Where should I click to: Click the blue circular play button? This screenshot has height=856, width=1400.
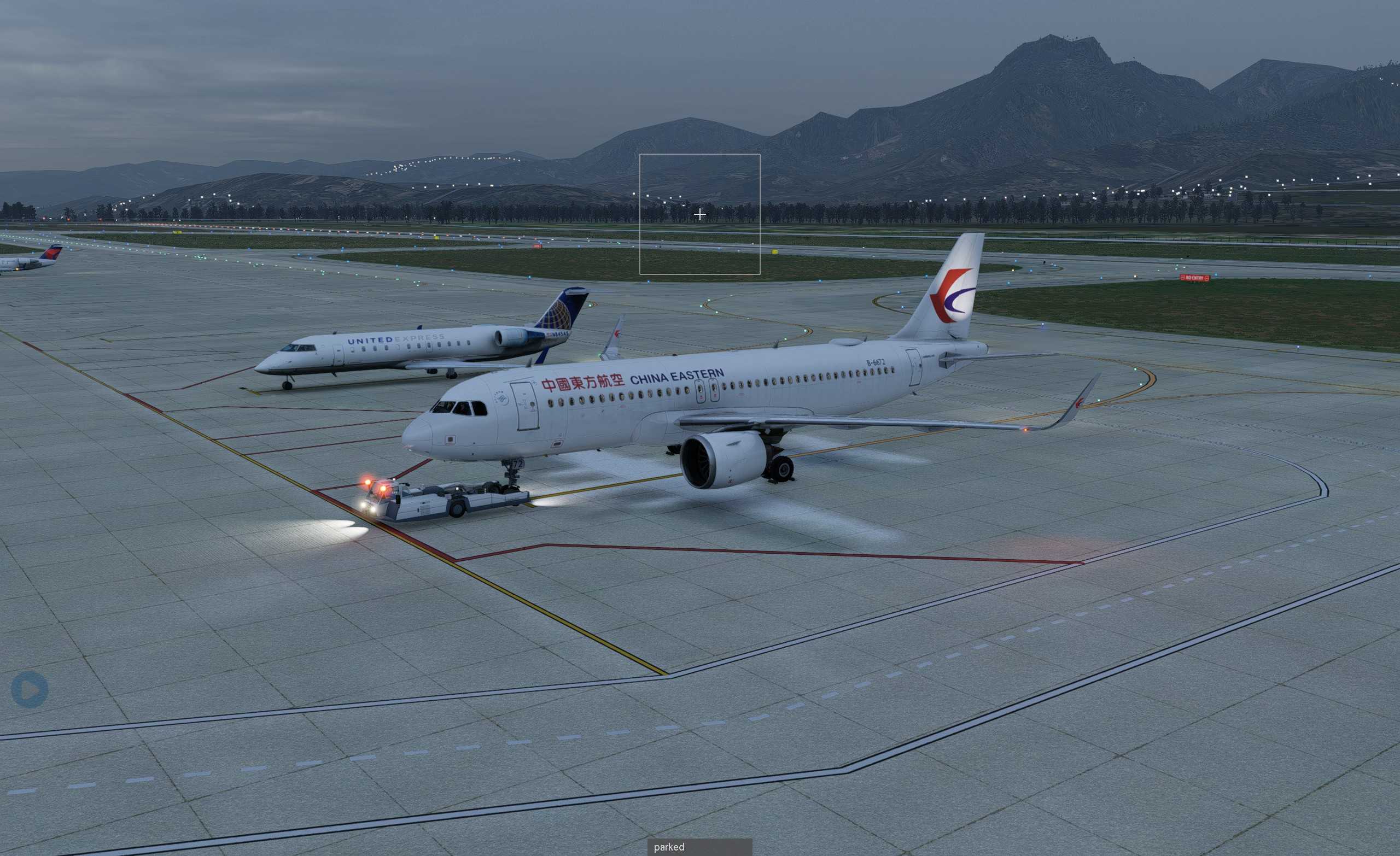click(30, 690)
